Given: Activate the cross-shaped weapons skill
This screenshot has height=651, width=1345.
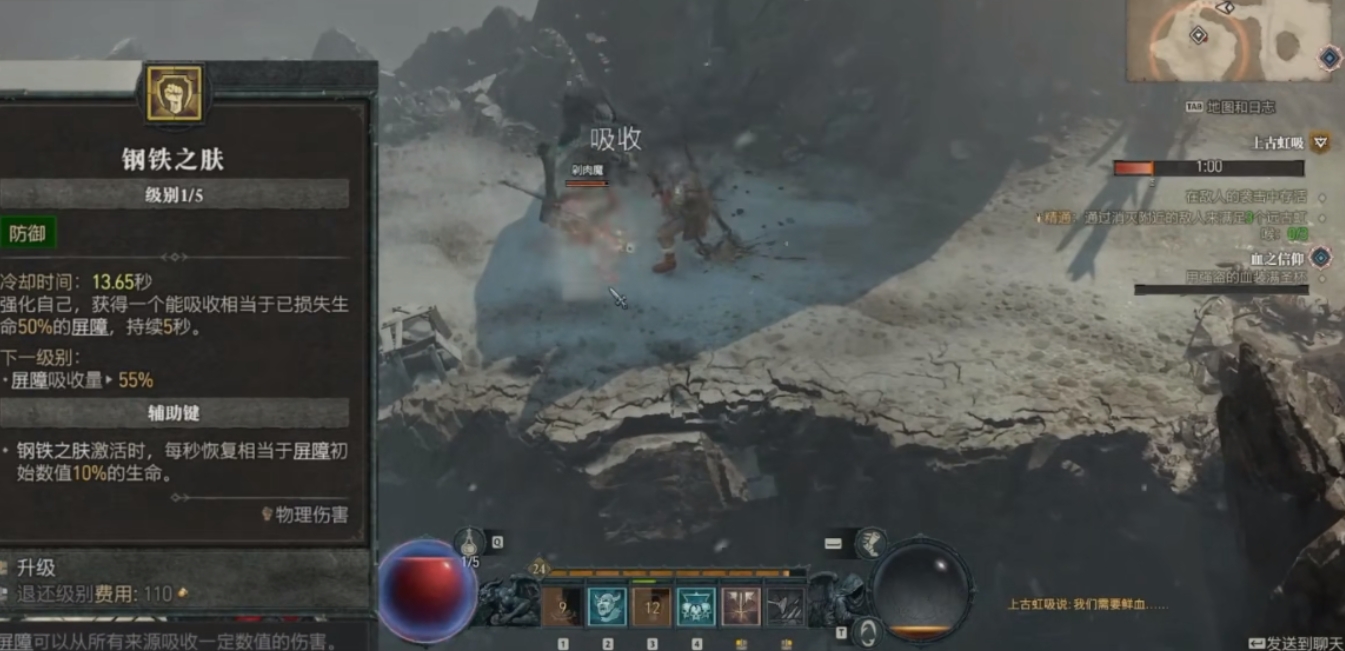Looking at the screenshot, I should point(741,607).
